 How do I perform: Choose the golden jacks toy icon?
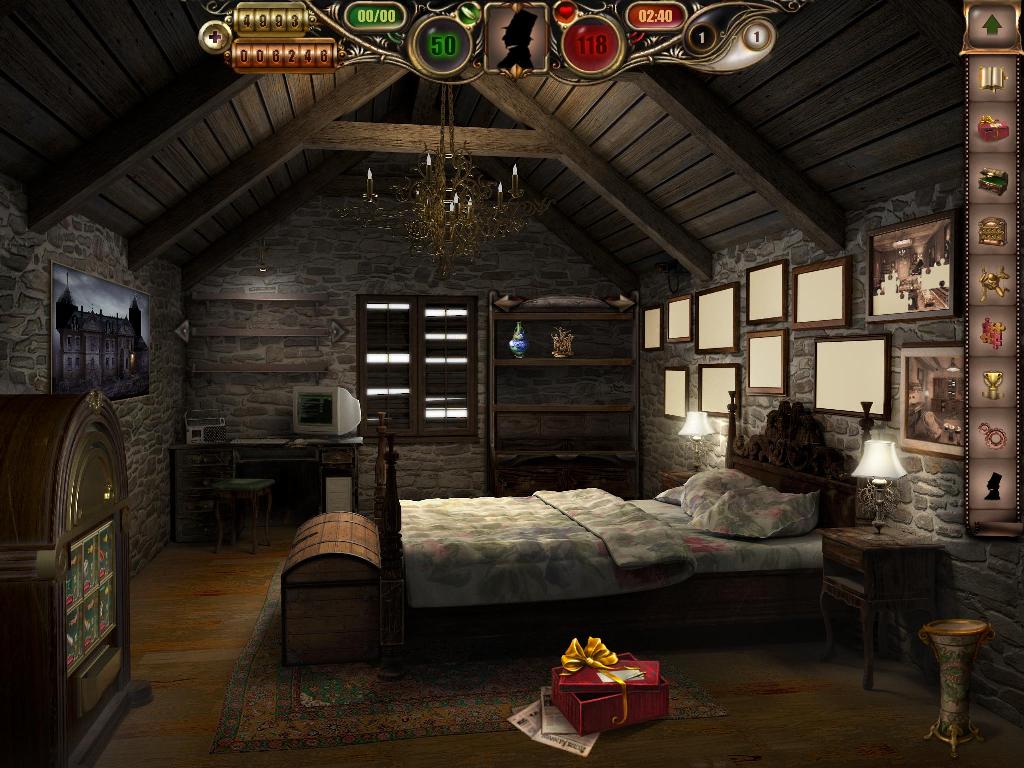point(992,282)
